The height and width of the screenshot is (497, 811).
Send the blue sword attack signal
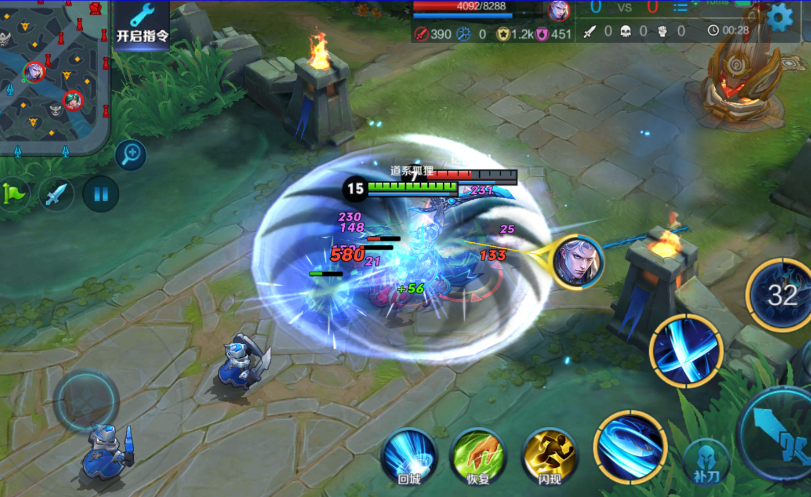(56, 192)
